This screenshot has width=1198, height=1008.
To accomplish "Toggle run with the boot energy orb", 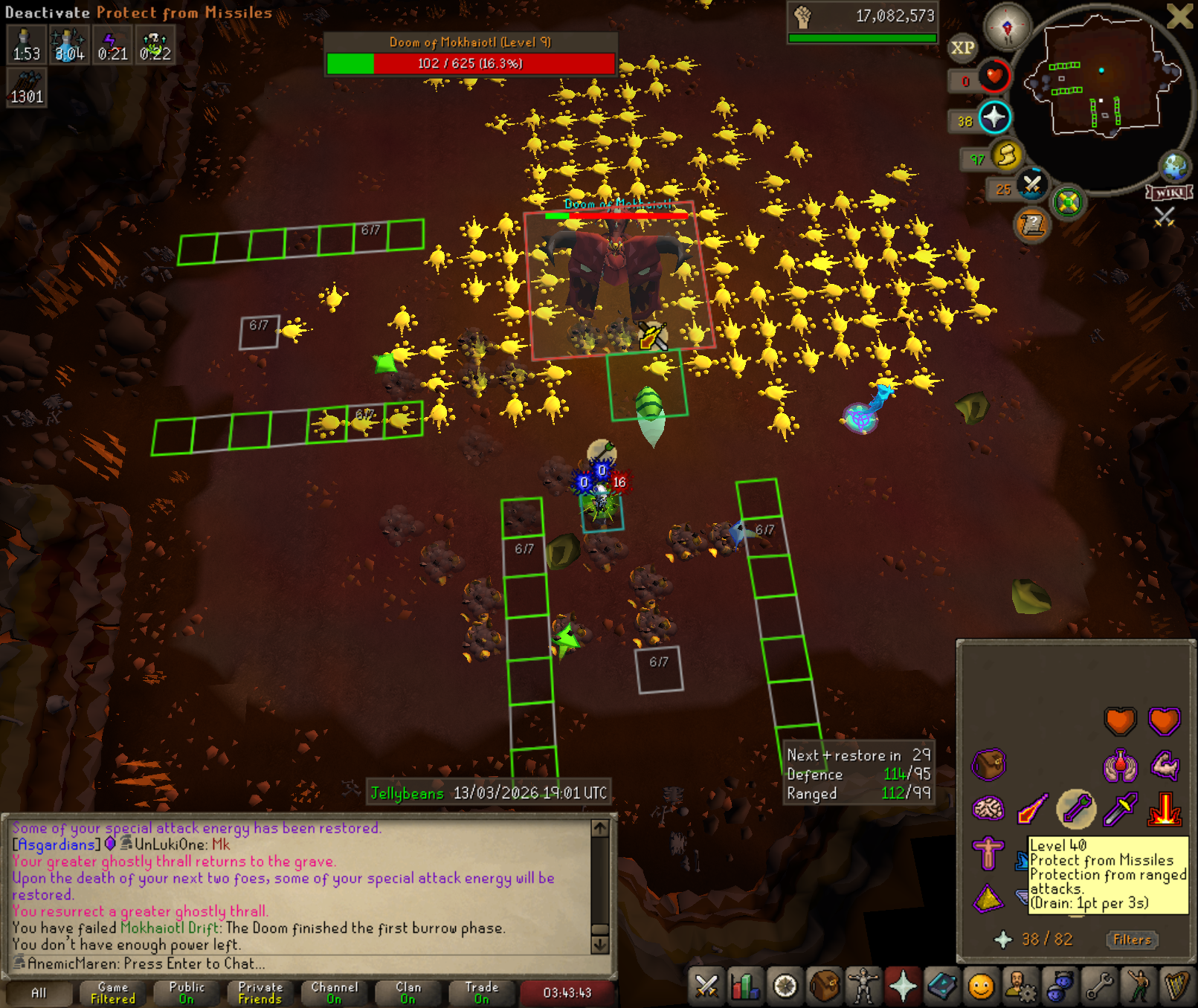I will click(1006, 155).
